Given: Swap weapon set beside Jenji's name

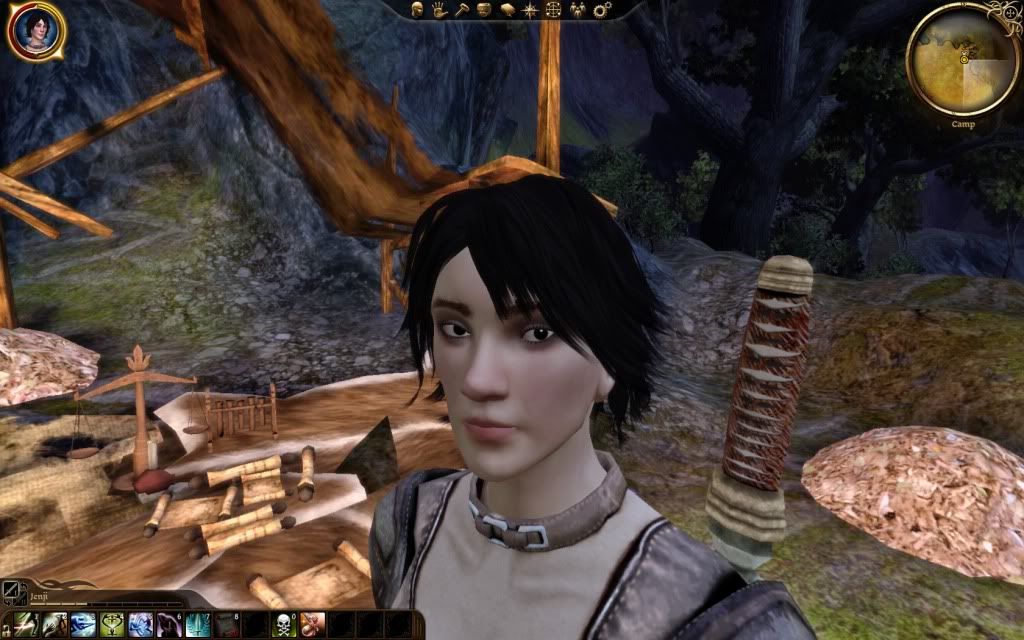Looking at the screenshot, I should [13, 592].
